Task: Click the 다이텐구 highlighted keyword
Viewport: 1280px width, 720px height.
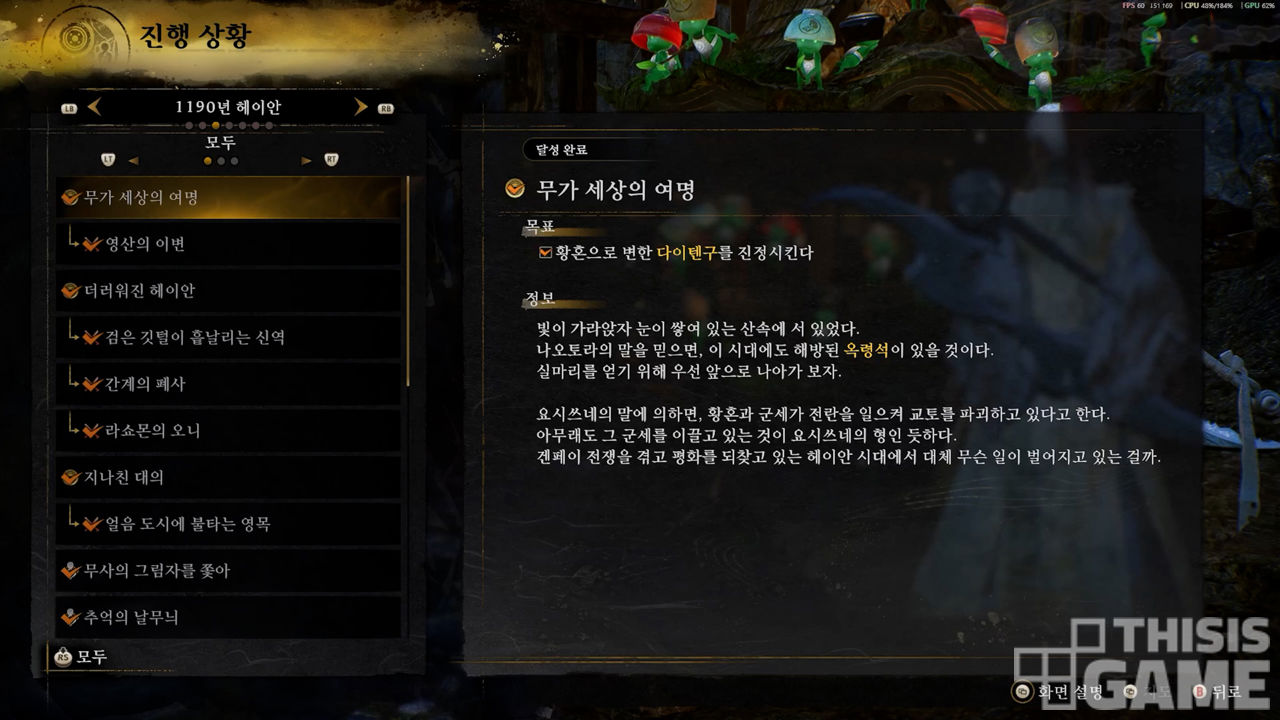Action: pos(687,253)
